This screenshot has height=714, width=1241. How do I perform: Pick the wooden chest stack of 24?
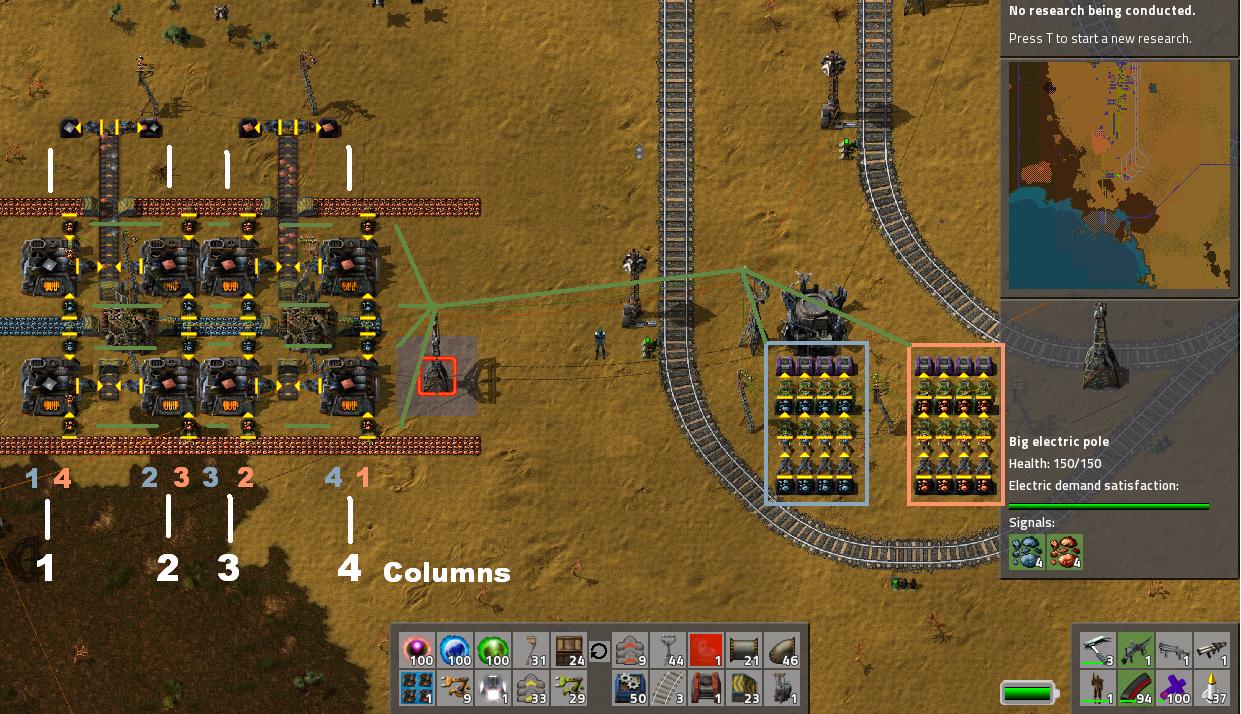coord(568,651)
